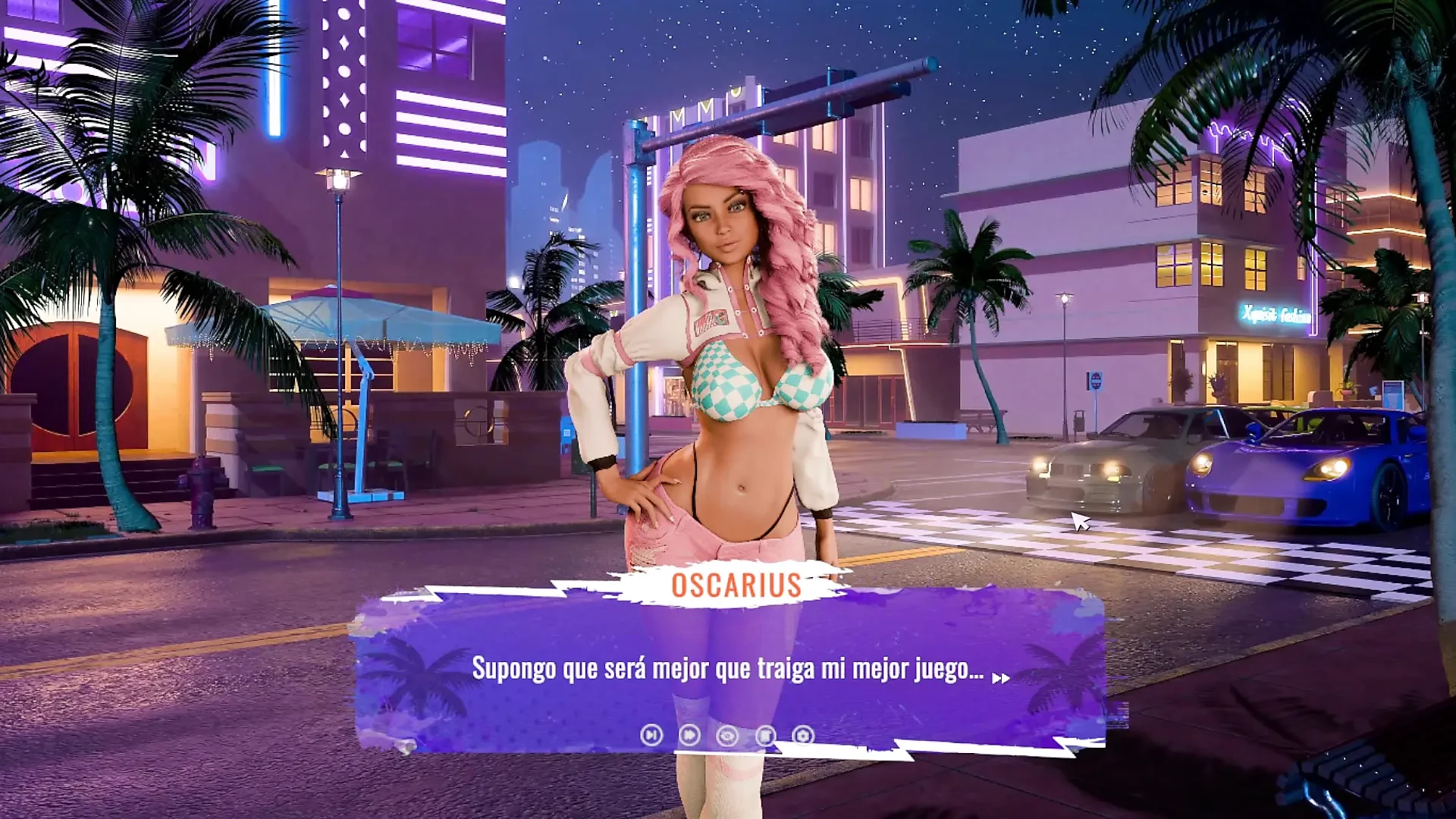Open the dialogue log icon

[766, 736]
